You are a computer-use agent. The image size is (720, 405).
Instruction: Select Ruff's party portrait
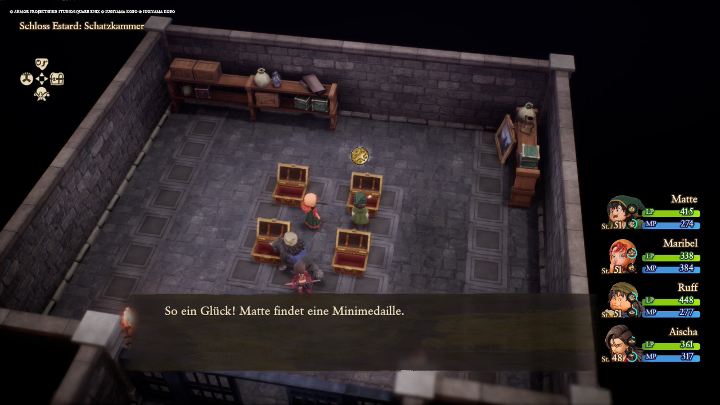click(x=622, y=300)
